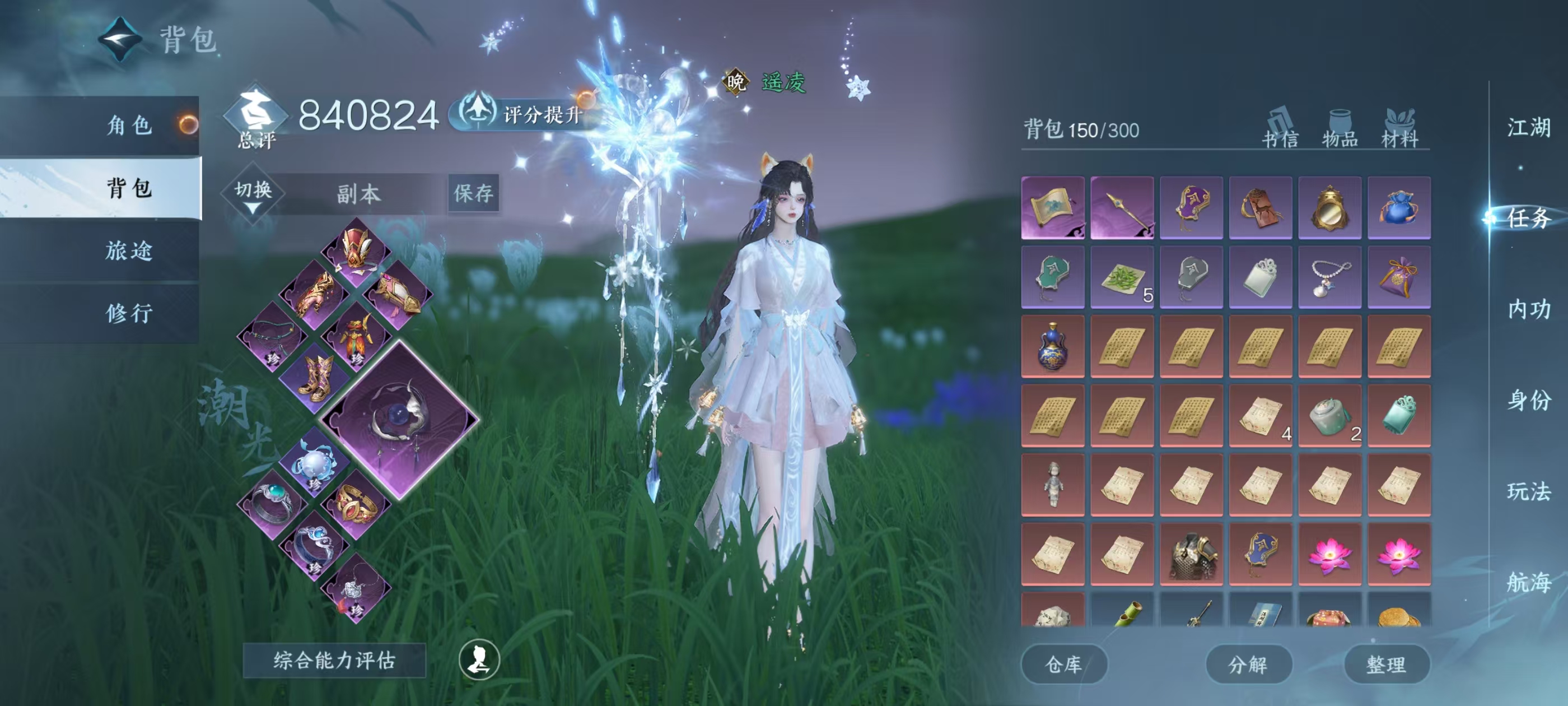
Task: Select the blue porcelain vase item
Action: (x=1052, y=346)
